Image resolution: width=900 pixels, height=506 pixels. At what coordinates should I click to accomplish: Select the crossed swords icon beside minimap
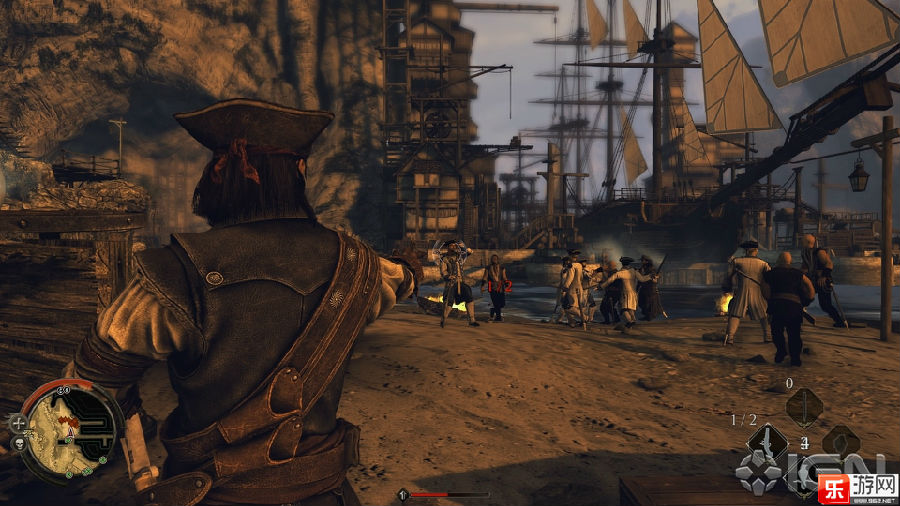(18, 422)
